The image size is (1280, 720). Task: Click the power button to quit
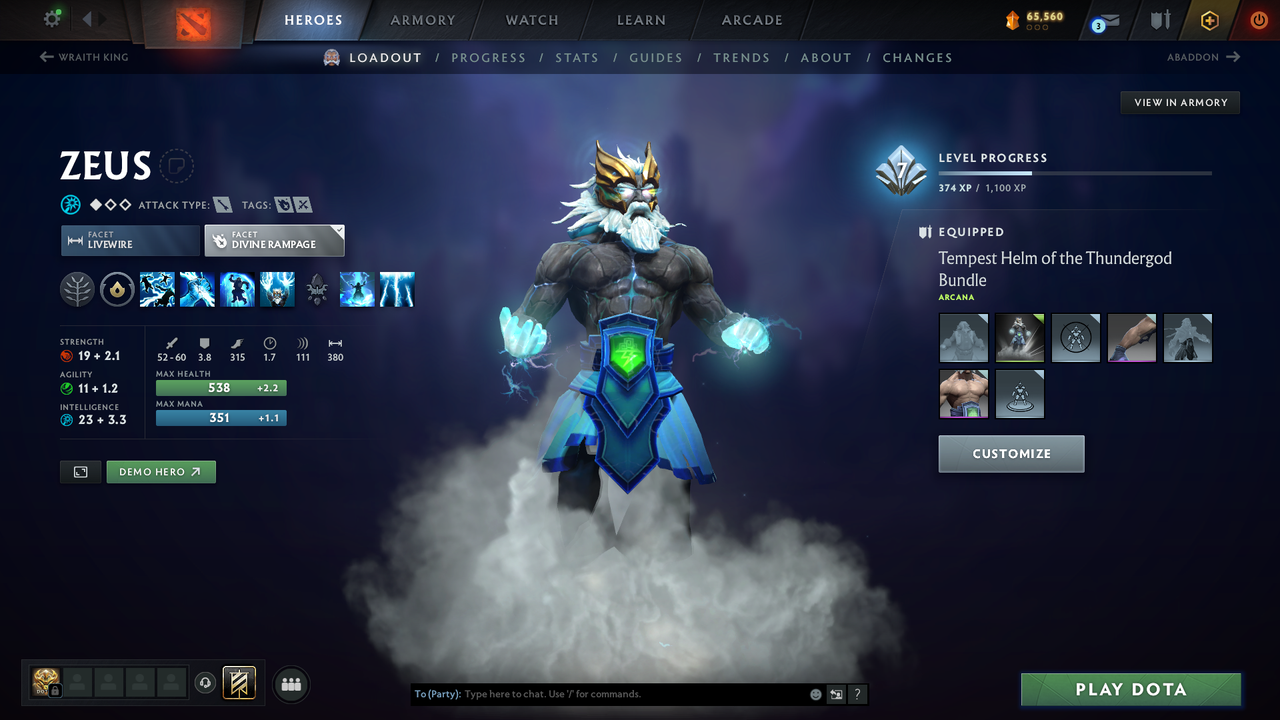[x=1258, y=20]
